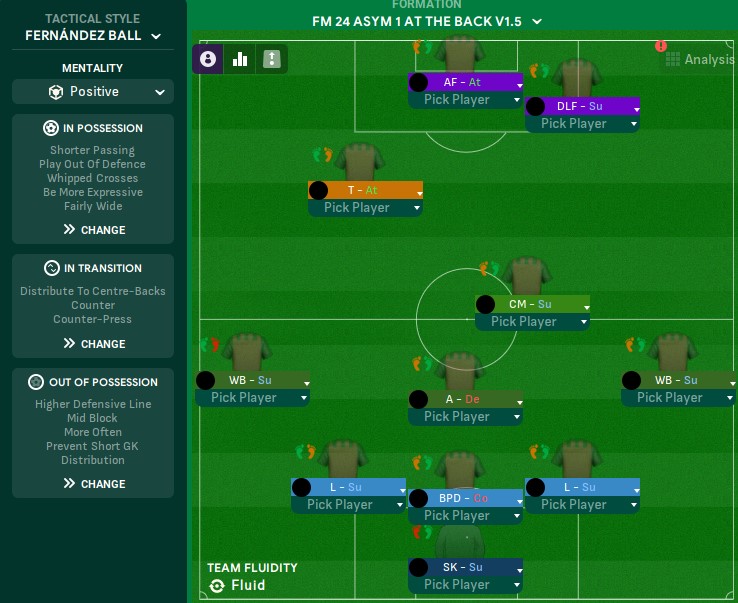Open the DLF - Su role dropdown

[634, 107]
